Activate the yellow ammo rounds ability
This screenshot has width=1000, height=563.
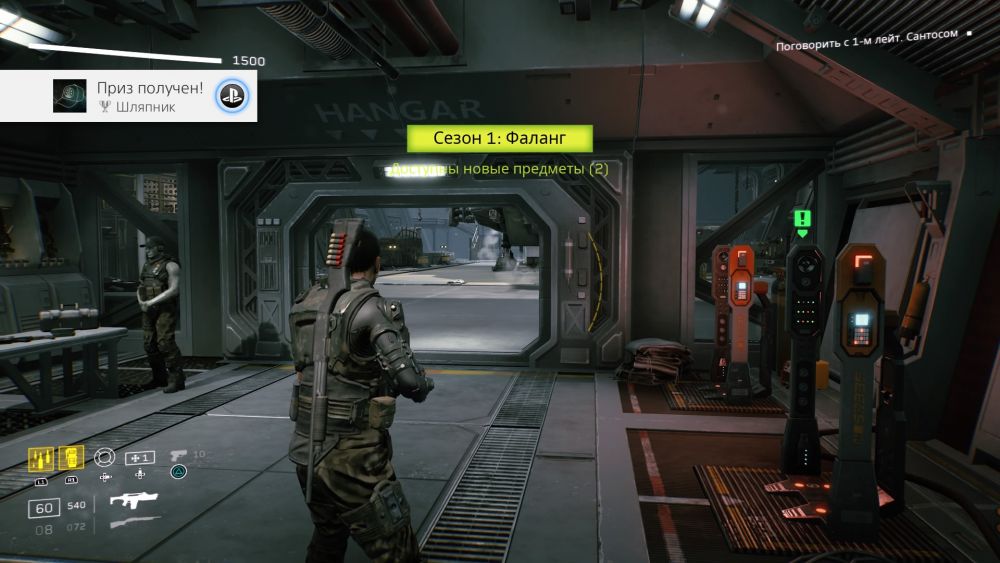[41, 458]
